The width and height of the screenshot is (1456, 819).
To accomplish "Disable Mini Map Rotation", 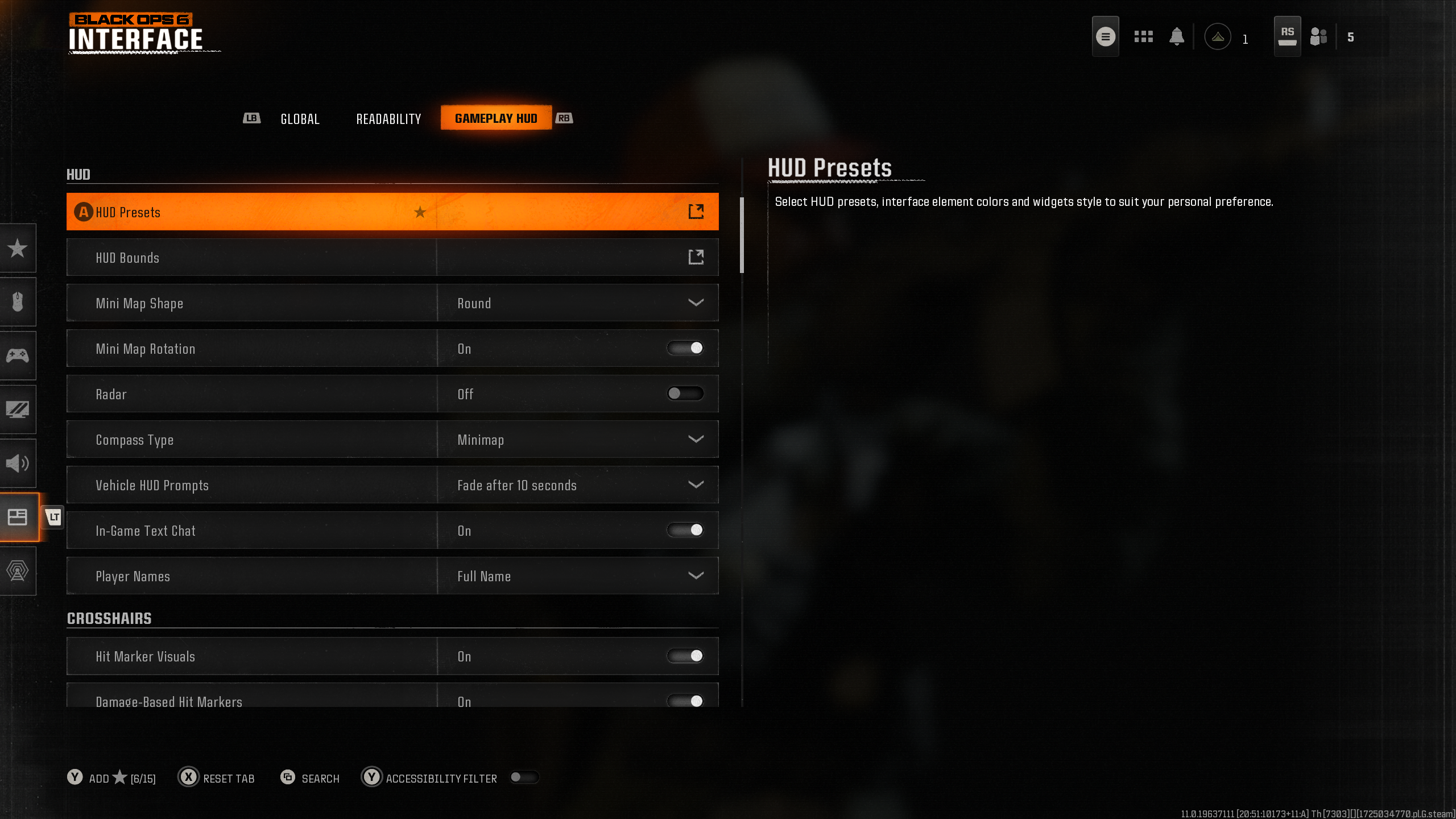I will point(685,348).
